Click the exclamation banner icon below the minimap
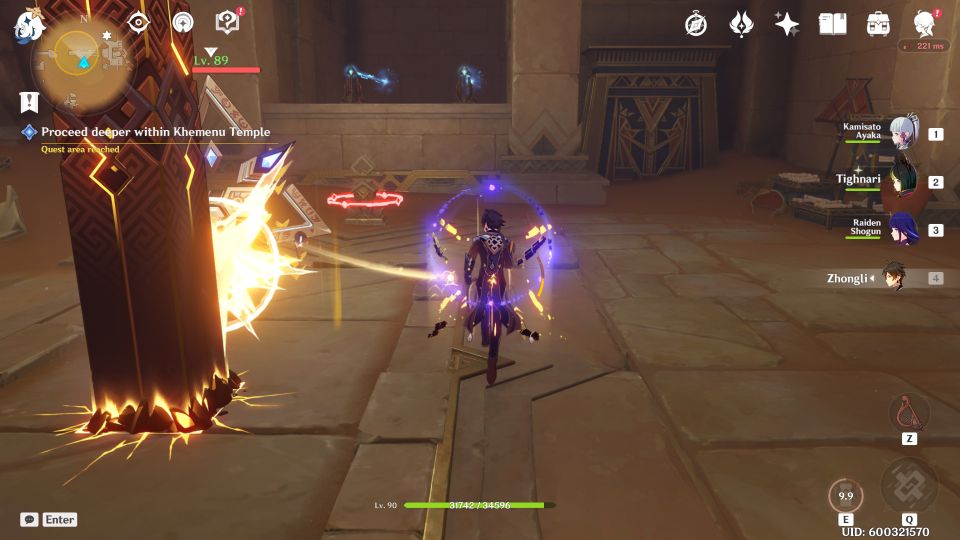The image size is (960, 540). [29, 101]
